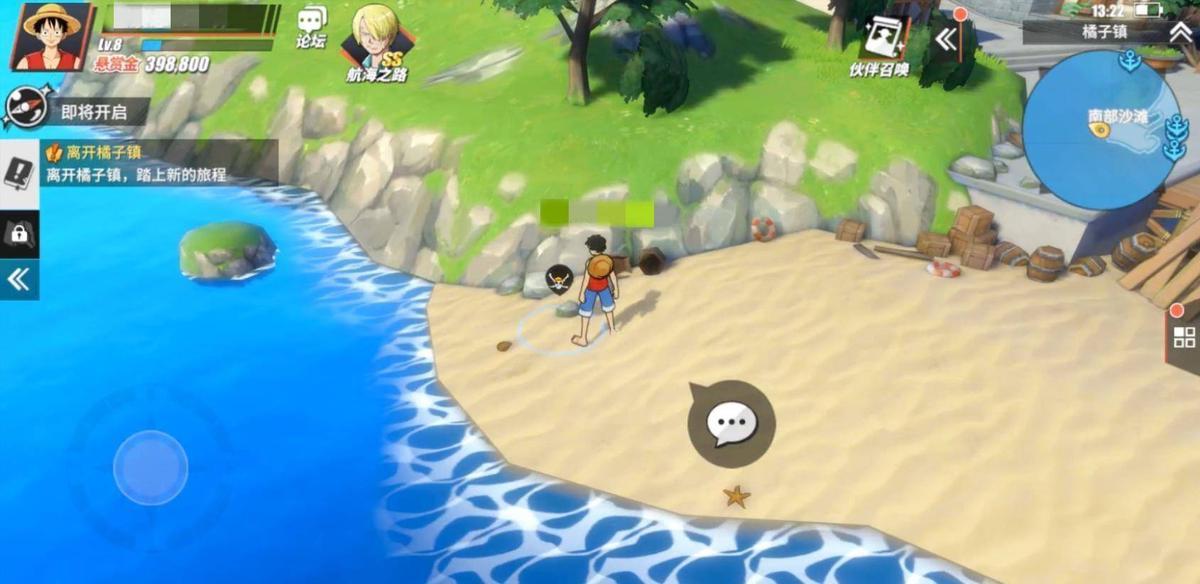Open the circular minimap
Screen dimensions: 1200x584
click(1102, 130)
